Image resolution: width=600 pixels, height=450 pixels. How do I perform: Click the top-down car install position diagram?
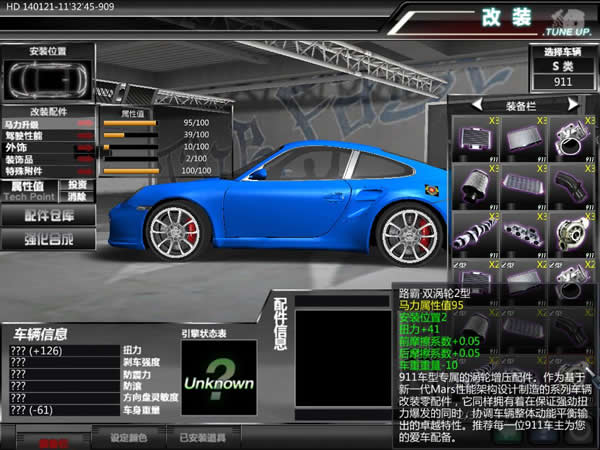[x=48, y=78]
